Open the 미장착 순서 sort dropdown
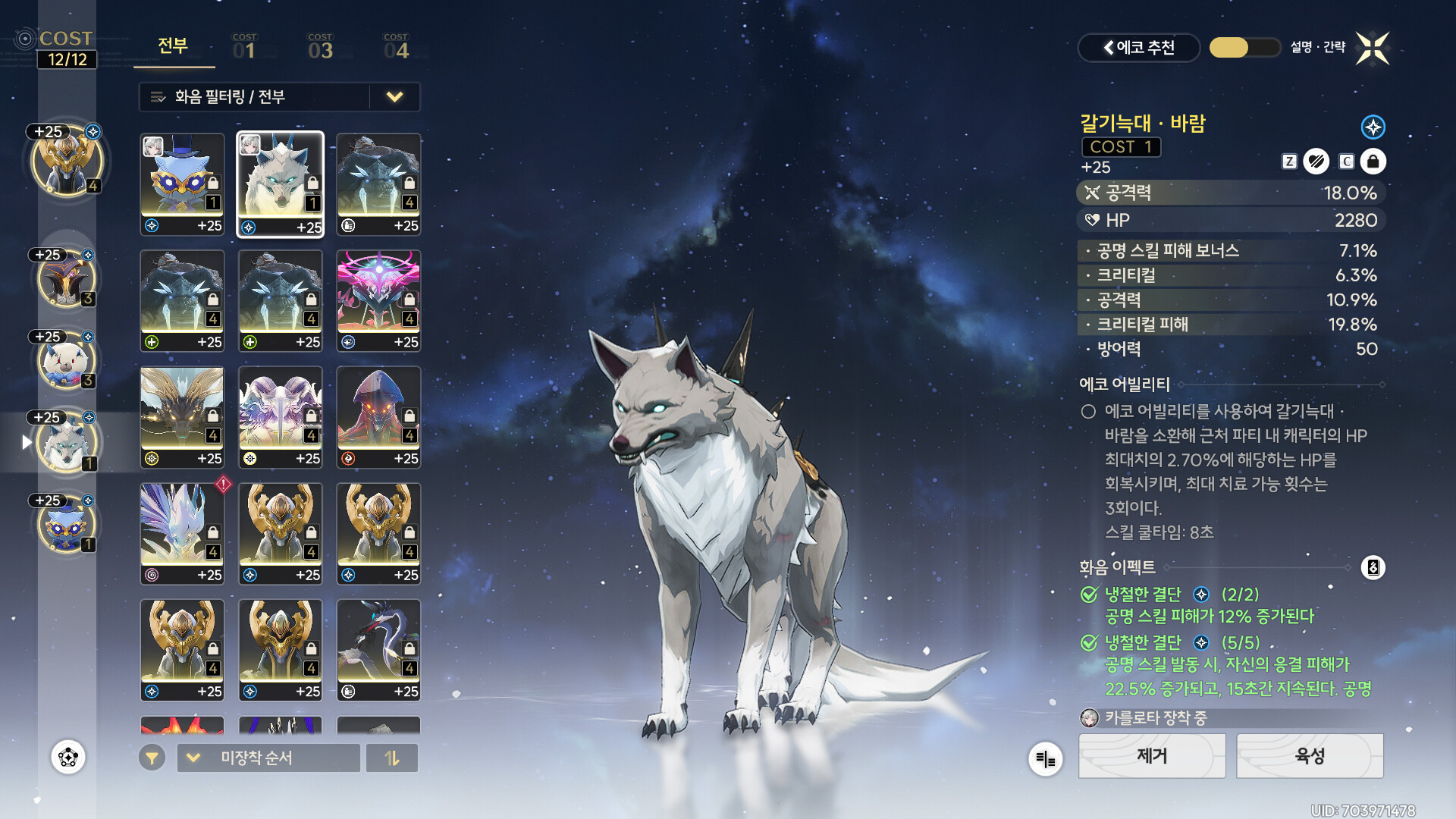1456x819 pixels. click(268, 758)
